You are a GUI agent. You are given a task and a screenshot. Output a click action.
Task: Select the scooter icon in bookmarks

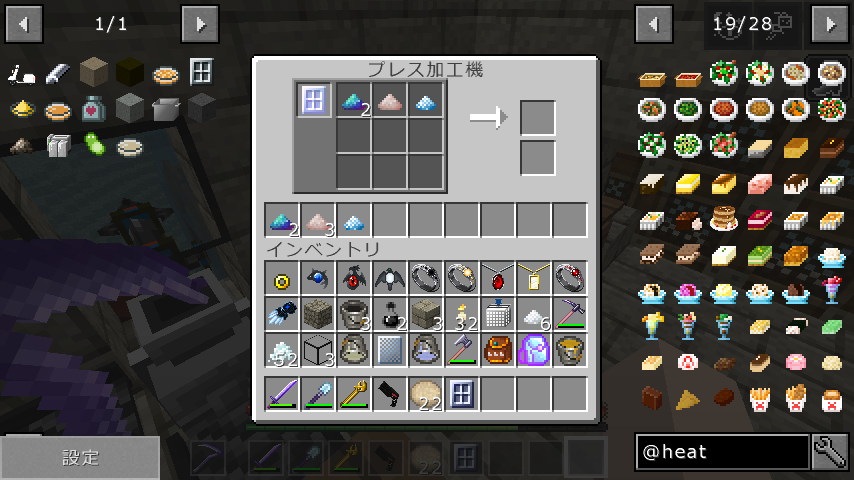pyautogui.click(x=24, y=73)
